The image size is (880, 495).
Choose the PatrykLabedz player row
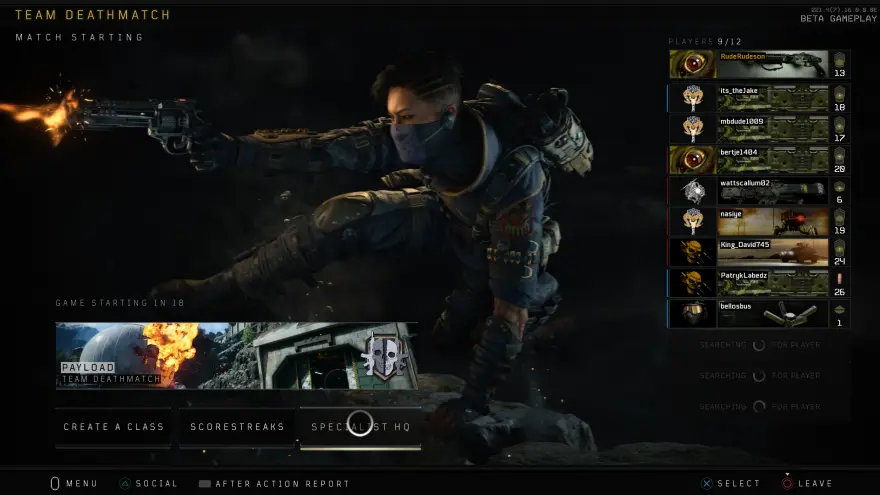(x=758, y=283)
